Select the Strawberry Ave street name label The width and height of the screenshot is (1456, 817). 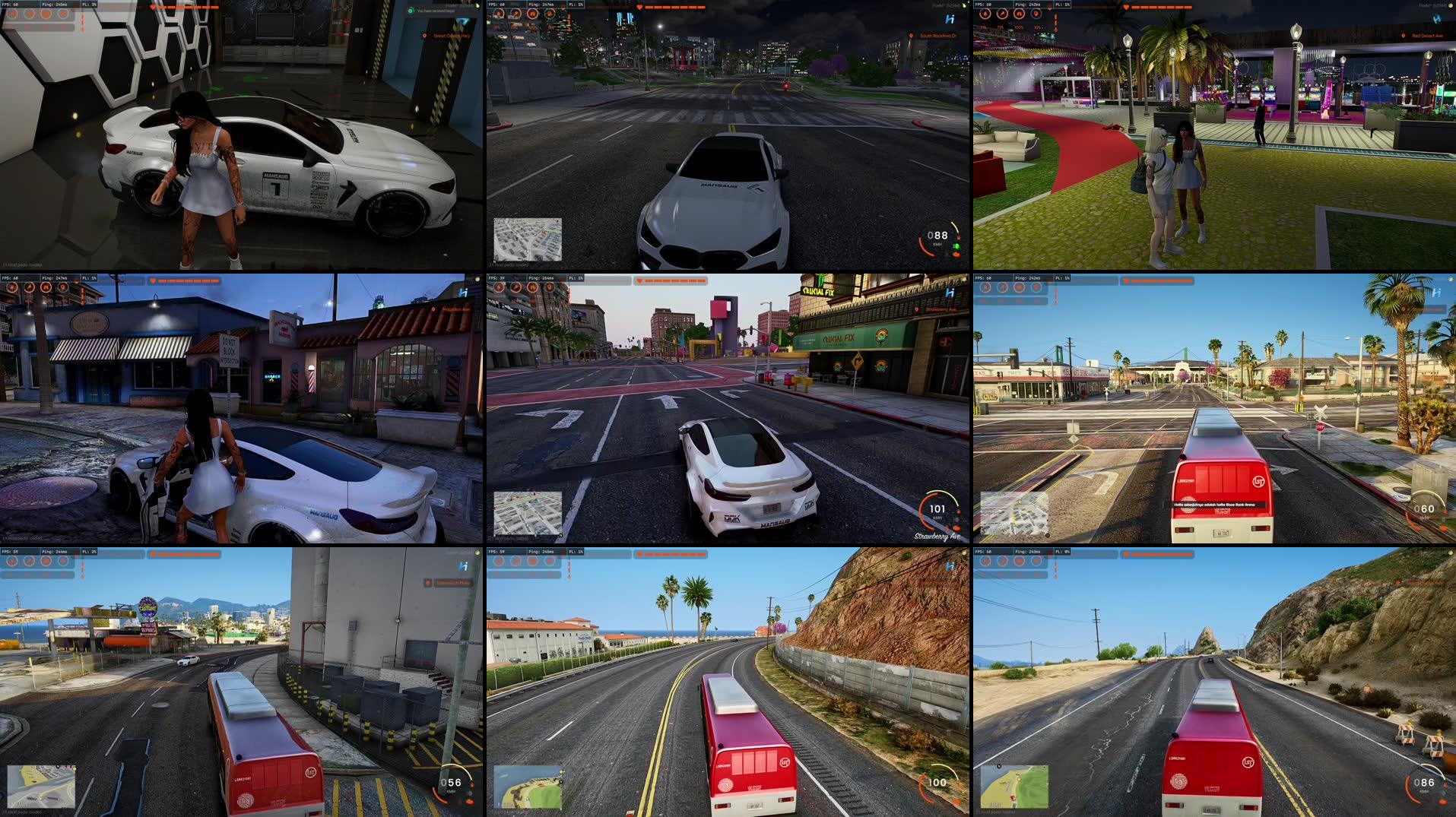(937, 536)
